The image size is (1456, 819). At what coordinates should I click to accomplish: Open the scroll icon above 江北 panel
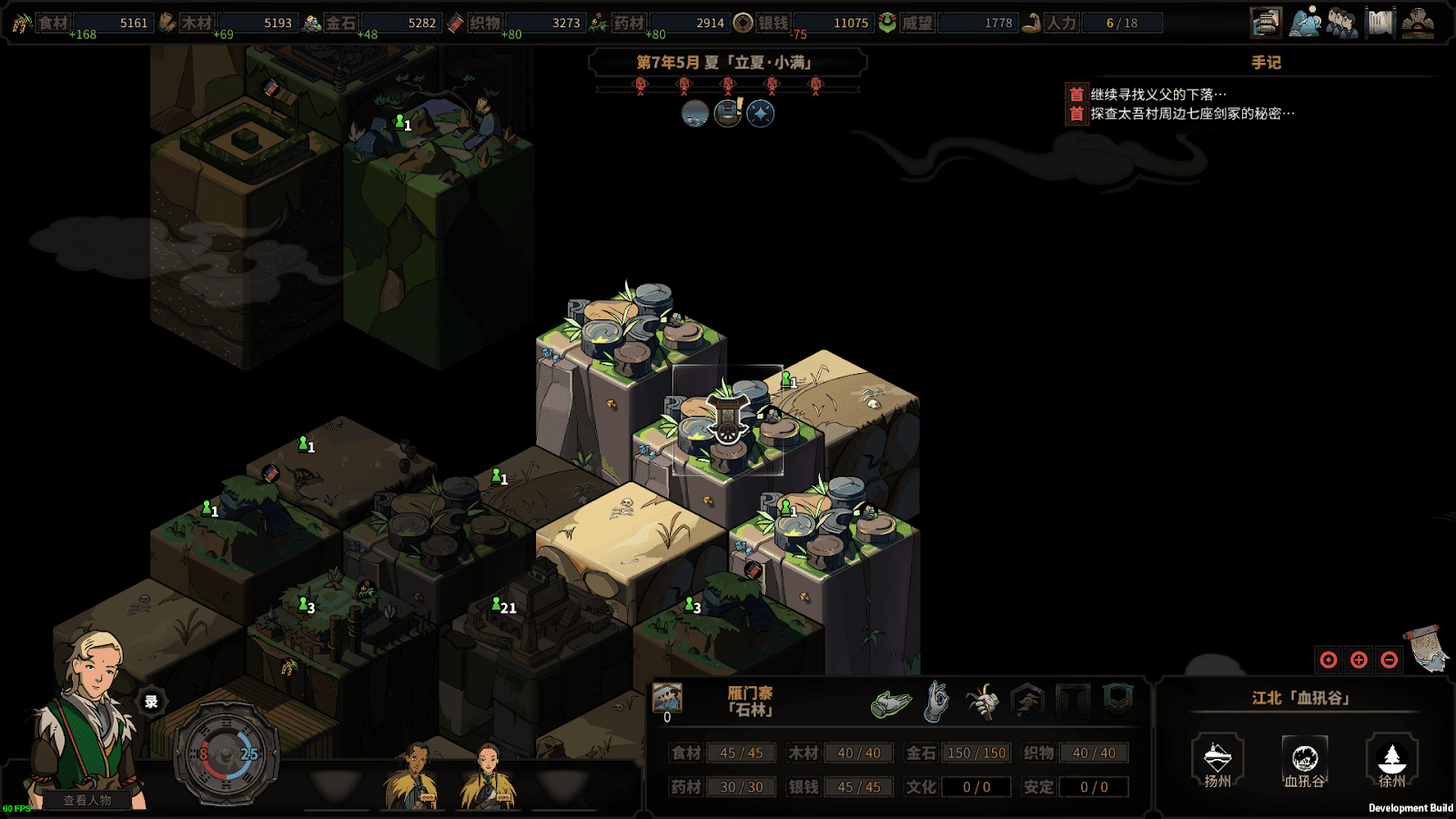1426,647
